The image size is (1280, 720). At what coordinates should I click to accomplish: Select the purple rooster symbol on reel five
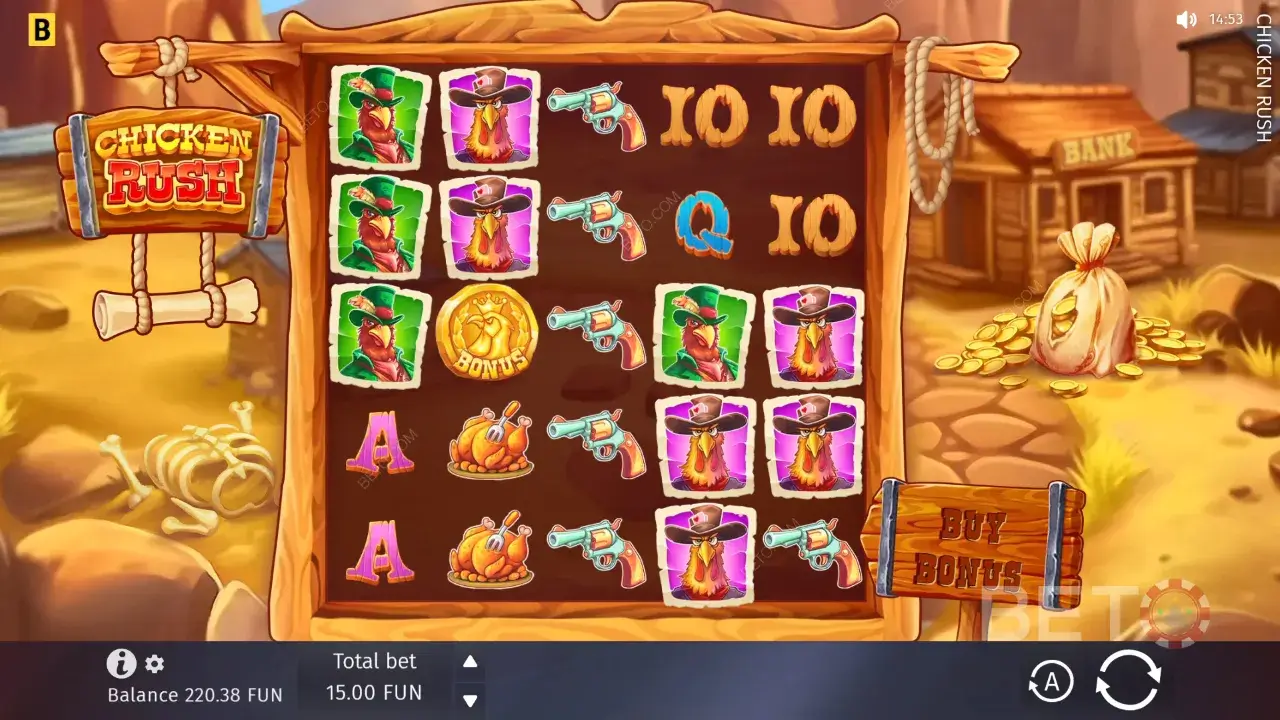click(813, 334)
